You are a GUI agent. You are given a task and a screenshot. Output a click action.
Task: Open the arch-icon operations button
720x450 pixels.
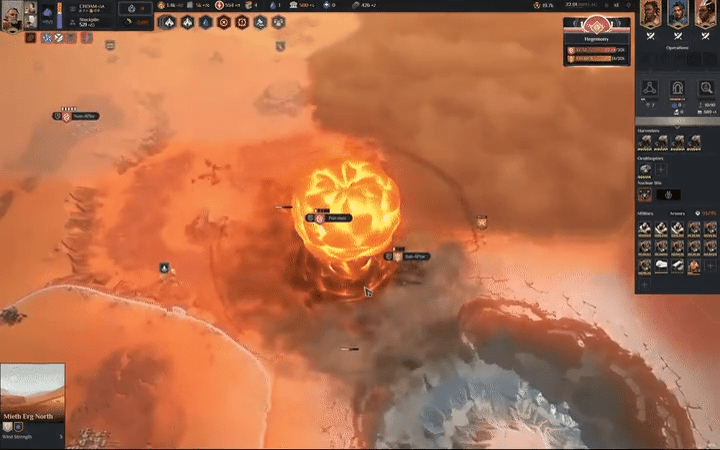(x=677, y=89)
